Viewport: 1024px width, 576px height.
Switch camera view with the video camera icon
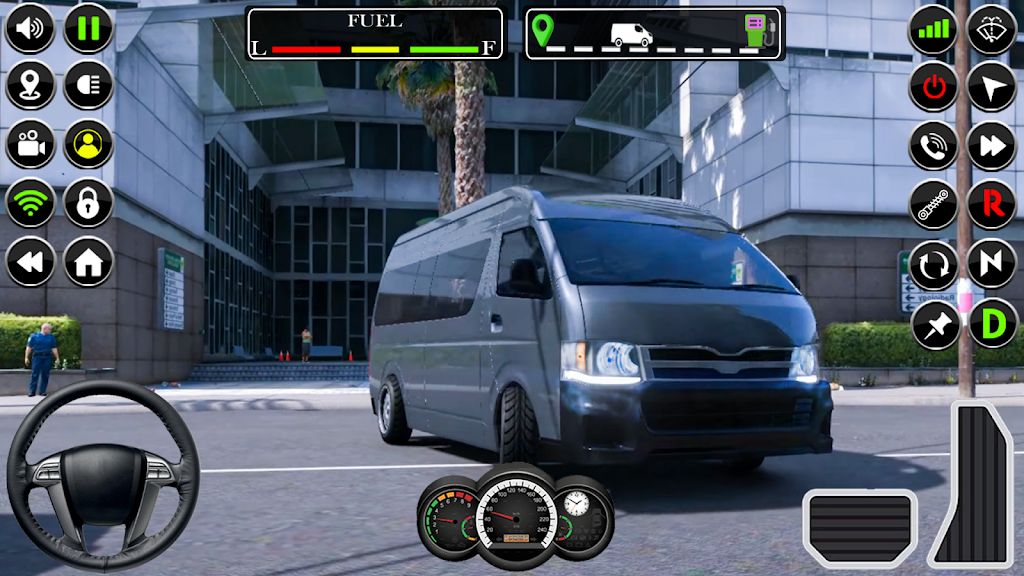coord(30,145)
